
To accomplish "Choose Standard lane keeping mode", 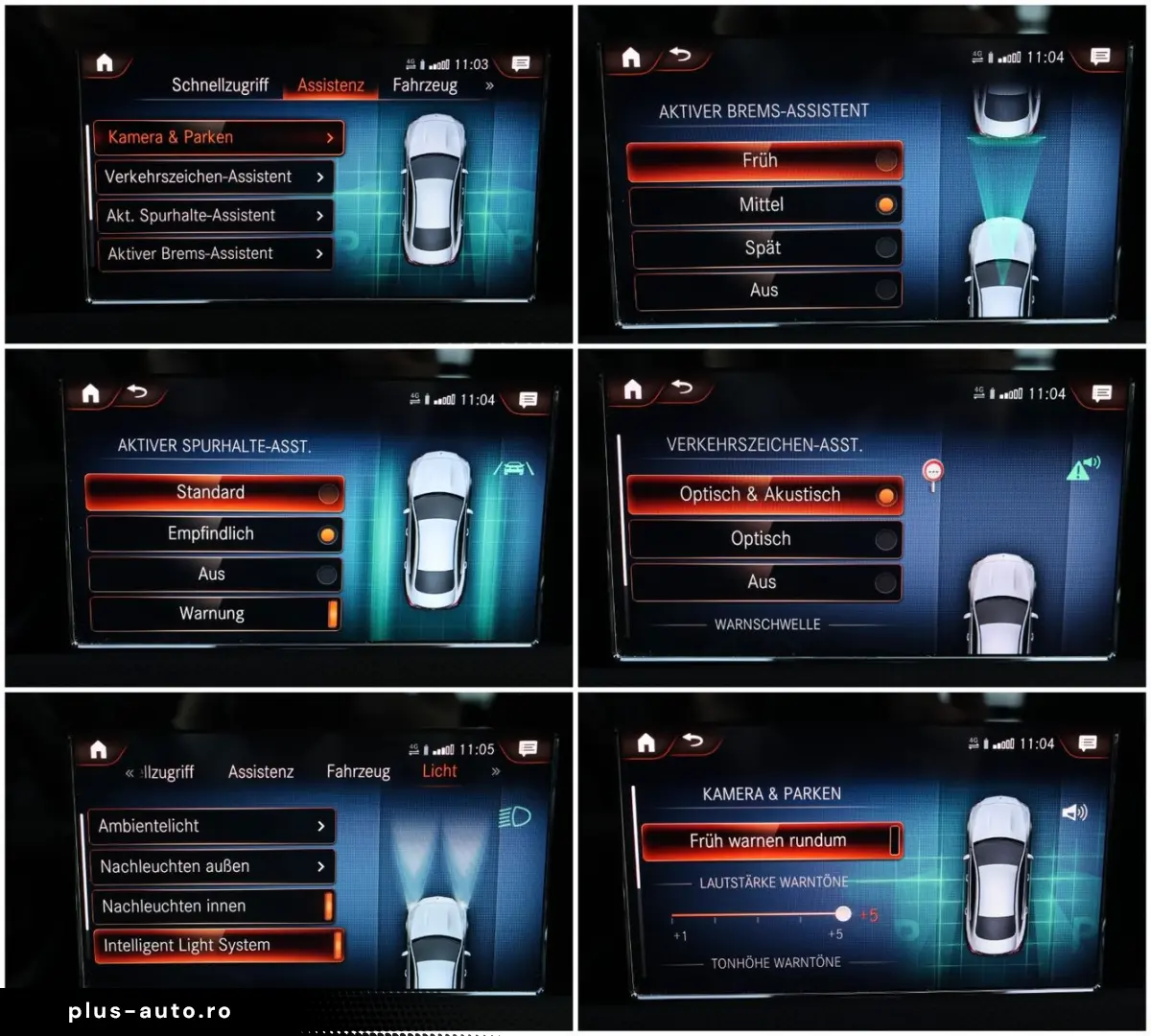I will 214,492.
